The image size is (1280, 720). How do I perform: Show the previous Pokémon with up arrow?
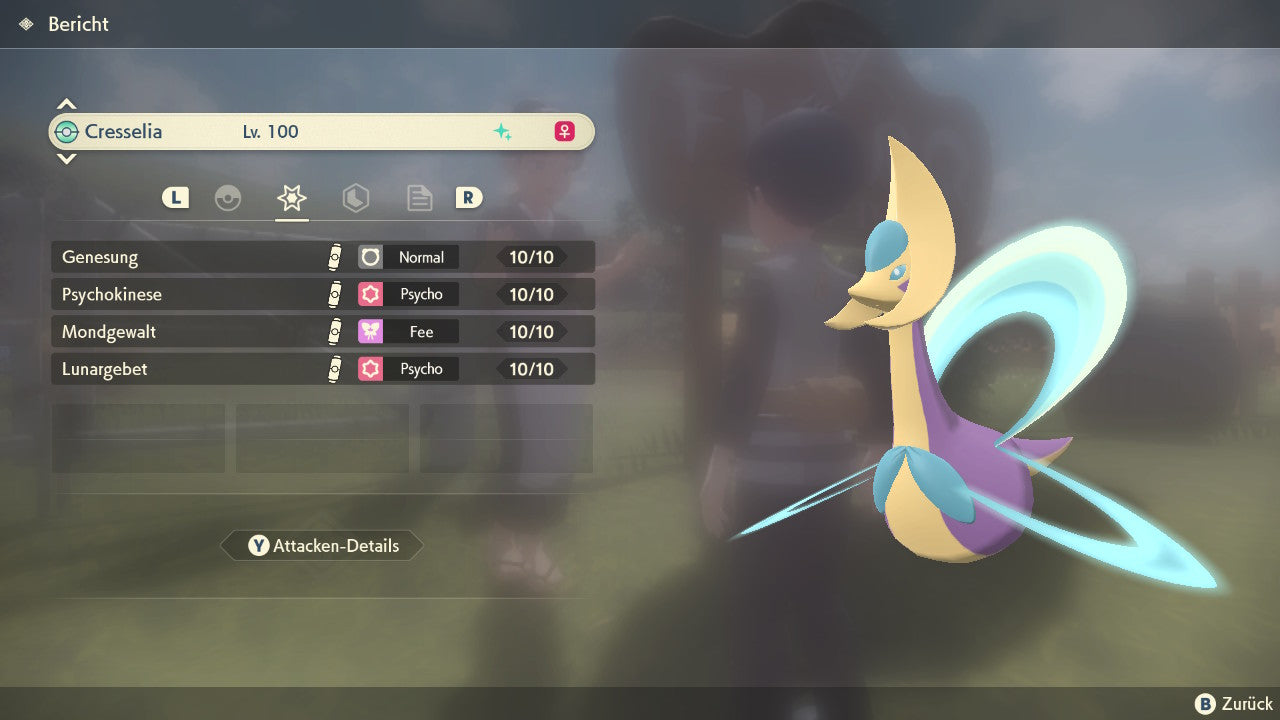pos(66,104)
